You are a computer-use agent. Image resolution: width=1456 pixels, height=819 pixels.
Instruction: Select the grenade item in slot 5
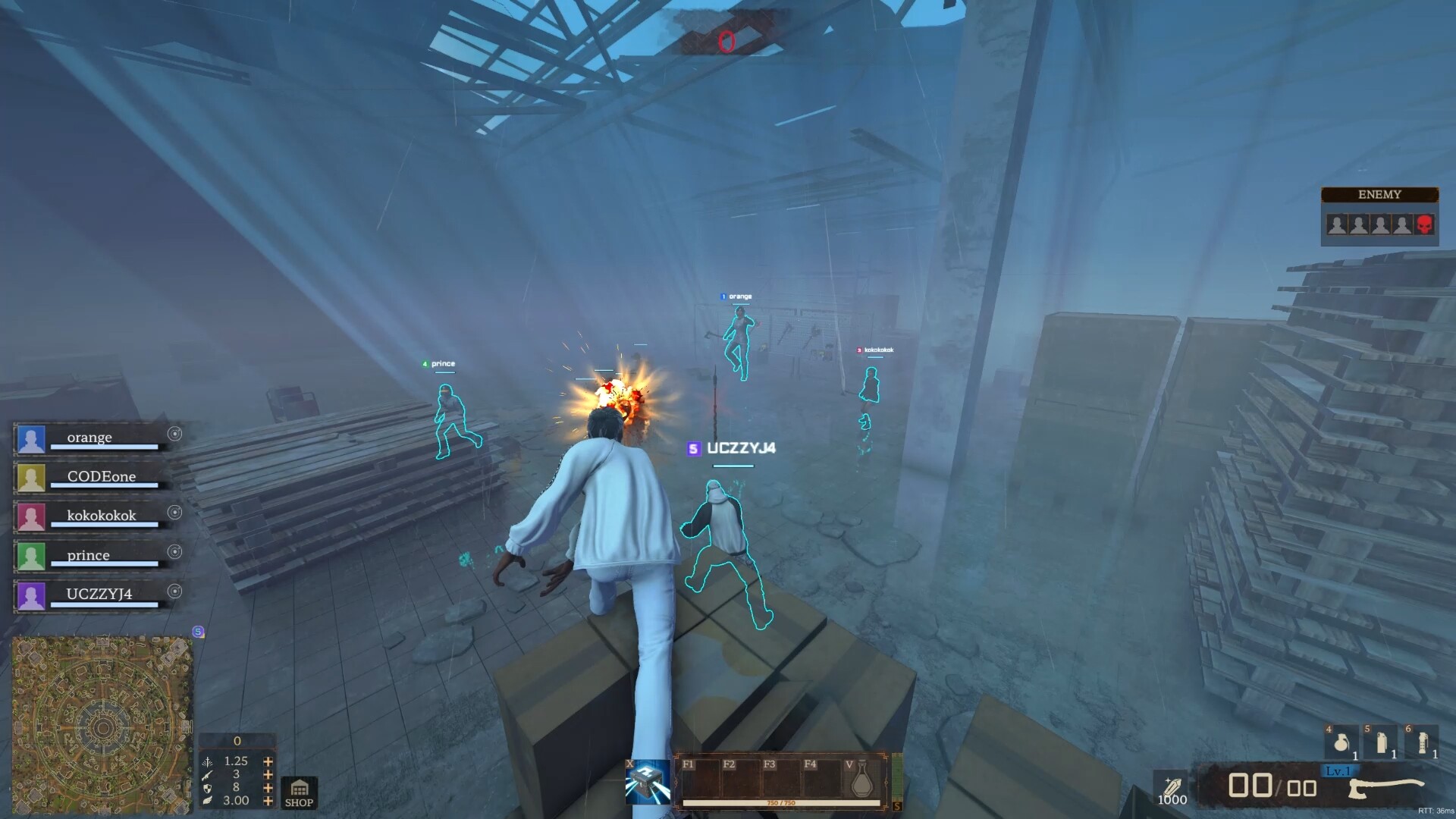click(1382, 743)
